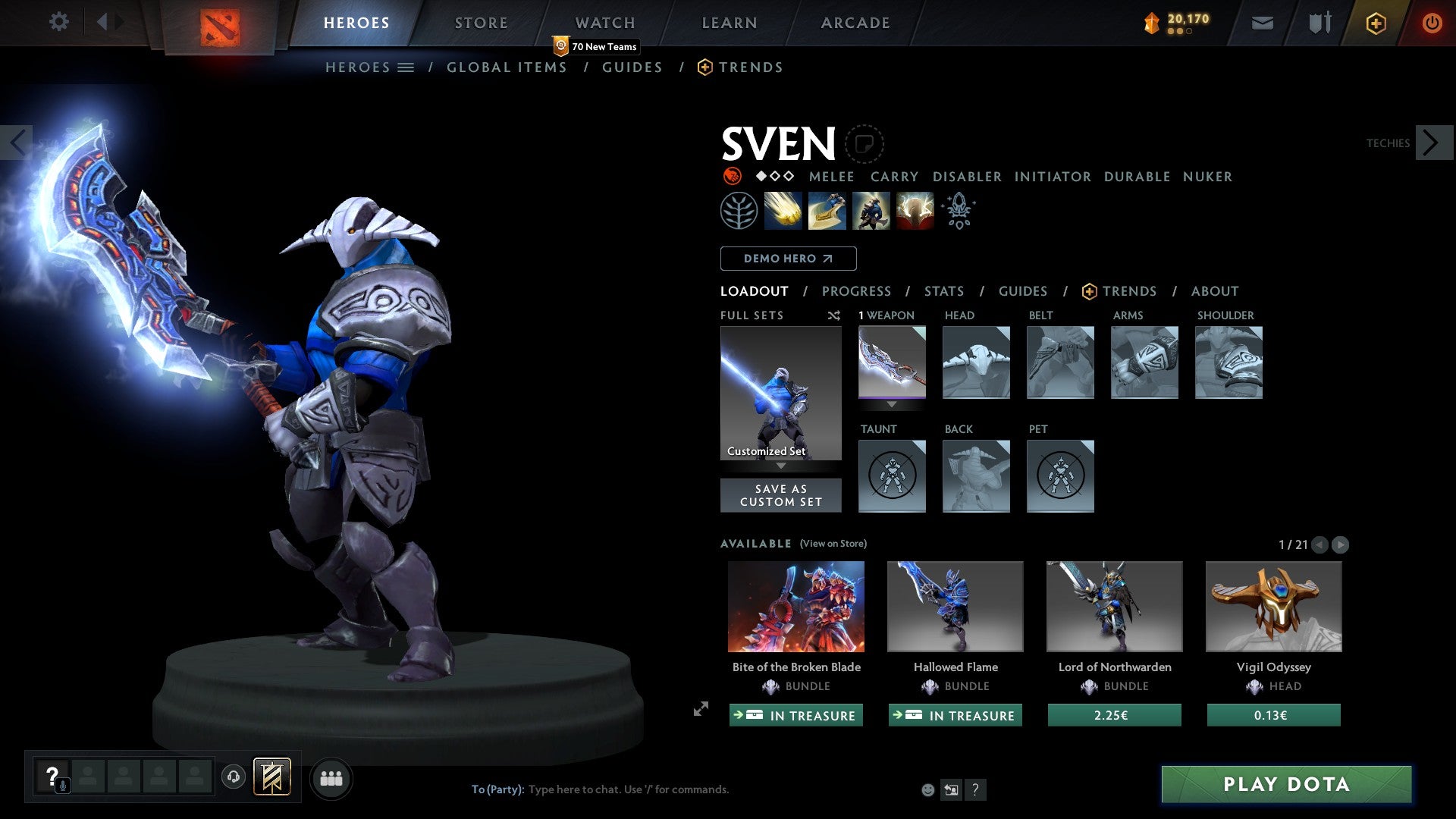This screenshot has height=819, width=1456.
Task: Click the next arrow to Techies hero
Action: (x=1432, y=142)
